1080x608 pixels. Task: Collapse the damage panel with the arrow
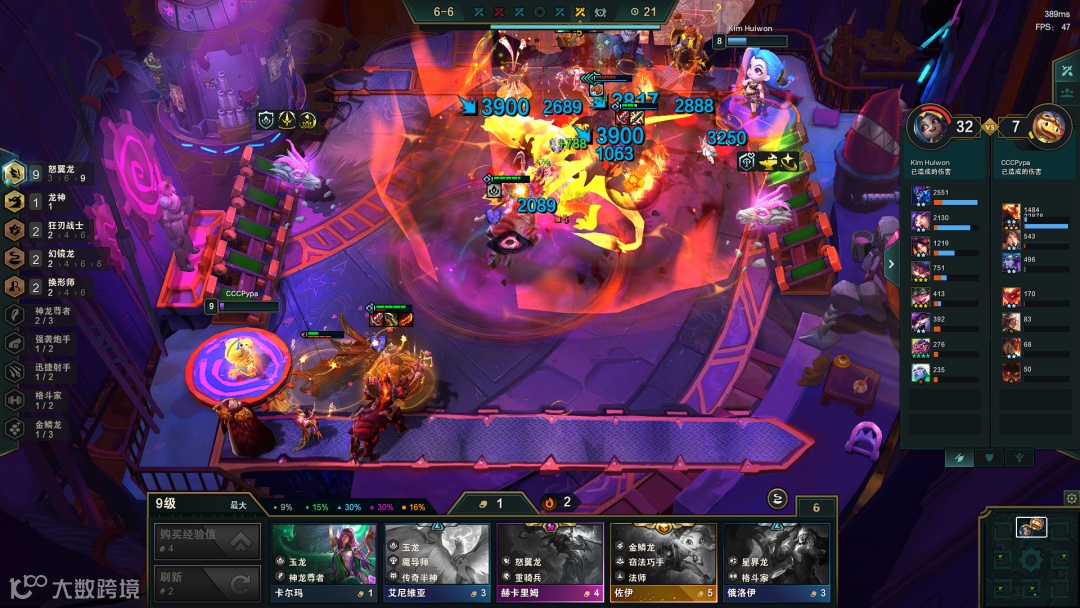pos(891,265)
